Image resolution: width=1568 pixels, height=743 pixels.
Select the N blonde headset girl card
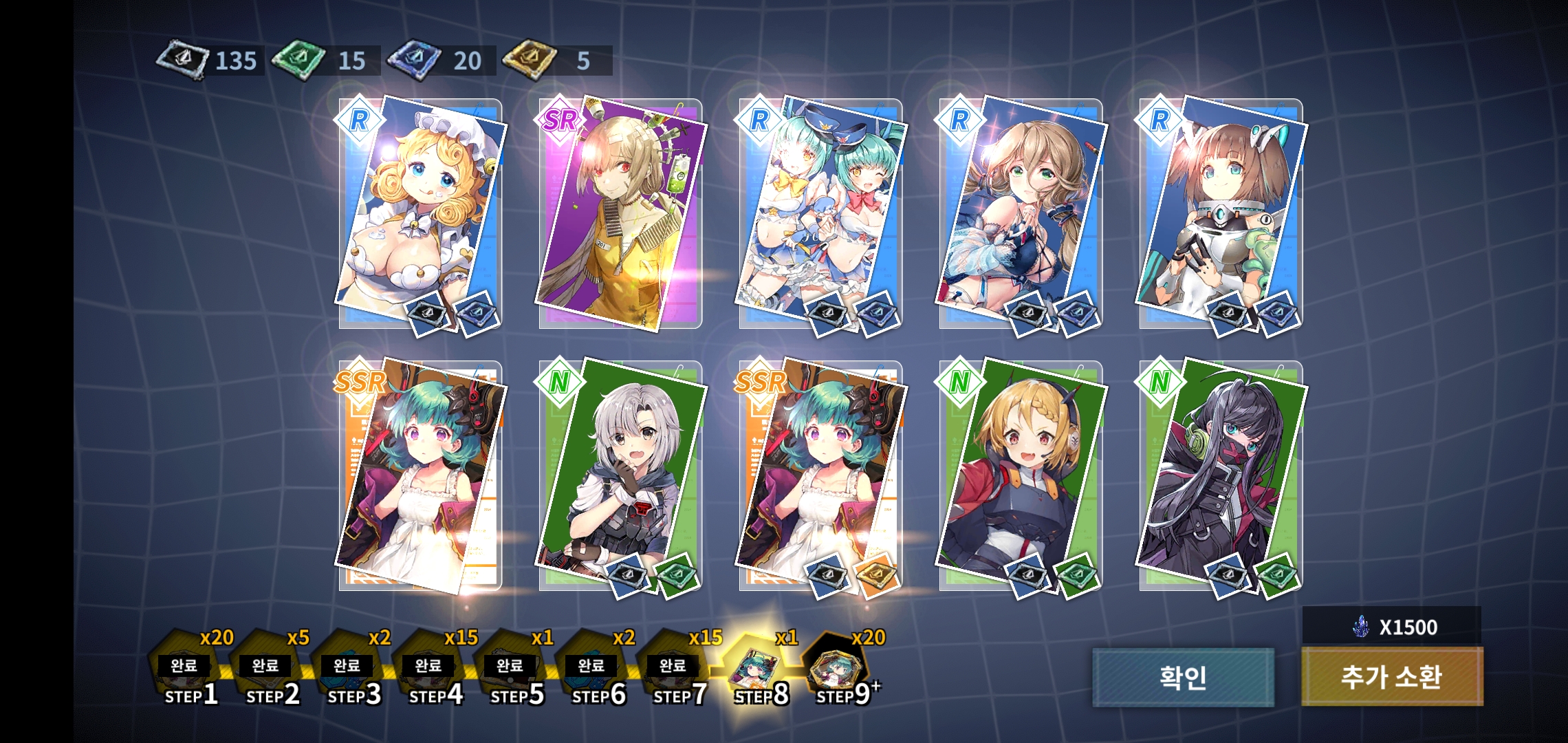click(1021, 476)
